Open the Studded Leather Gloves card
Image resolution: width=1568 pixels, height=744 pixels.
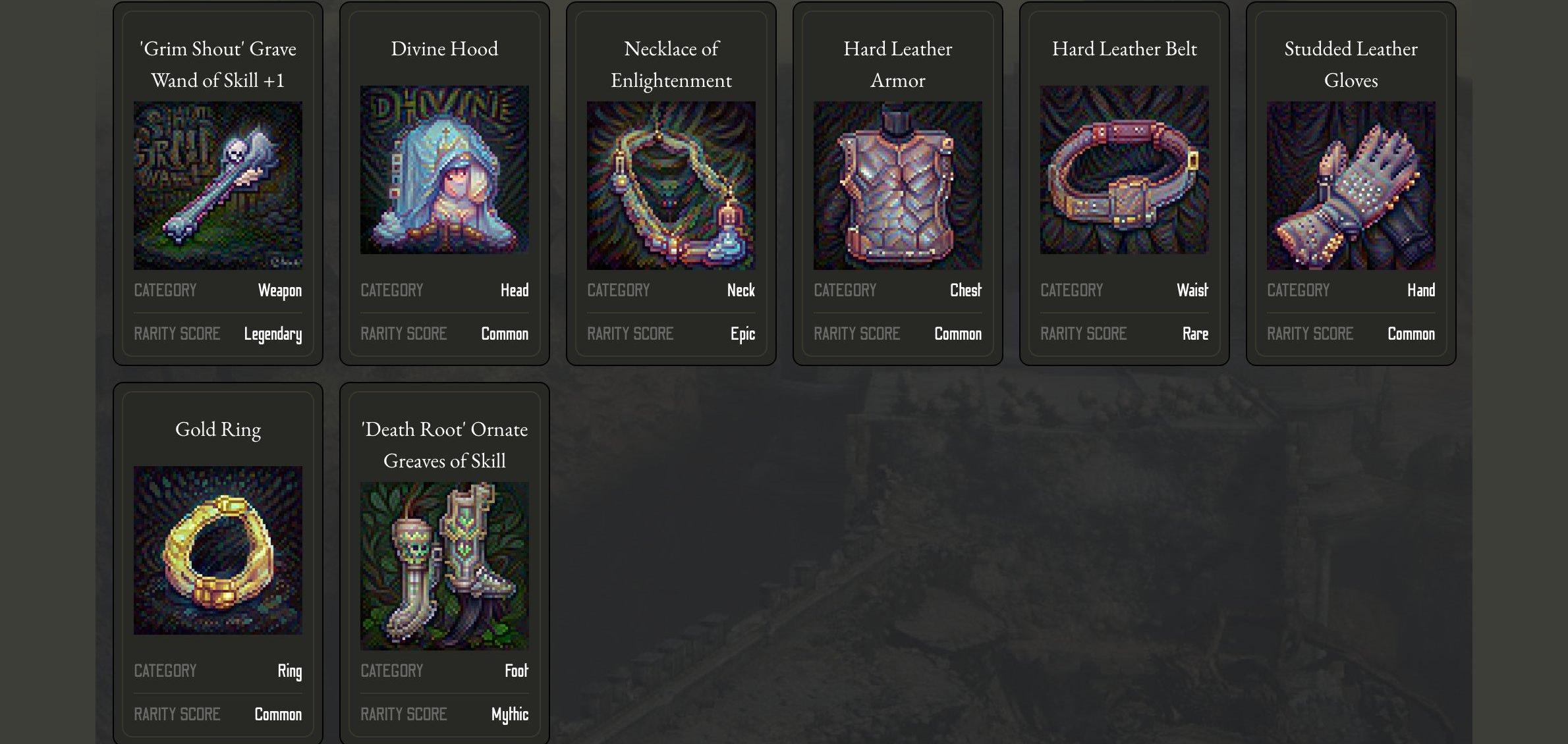1351,185
